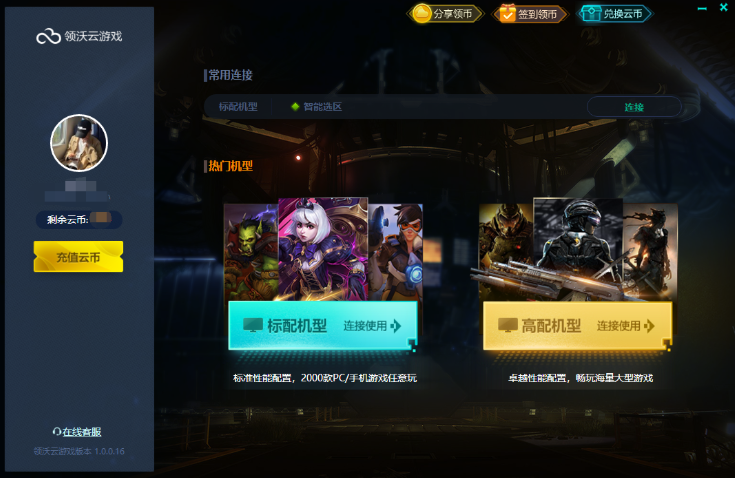Connect using the 高配机型 high-end machine
This screenshot has height=478, width=735.
click(x=577, y=326)
